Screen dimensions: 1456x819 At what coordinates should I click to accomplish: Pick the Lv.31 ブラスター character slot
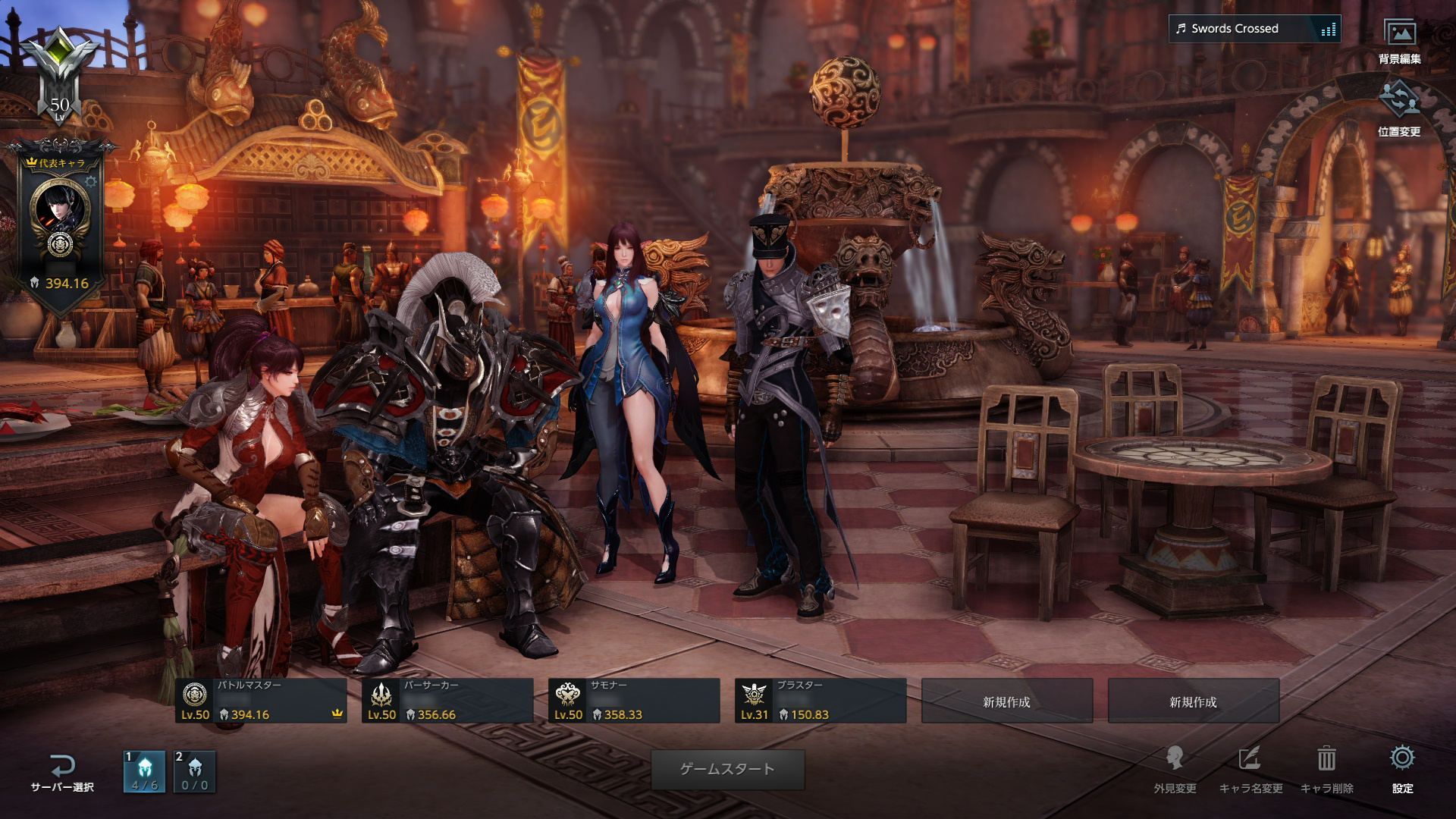[821, 700]
